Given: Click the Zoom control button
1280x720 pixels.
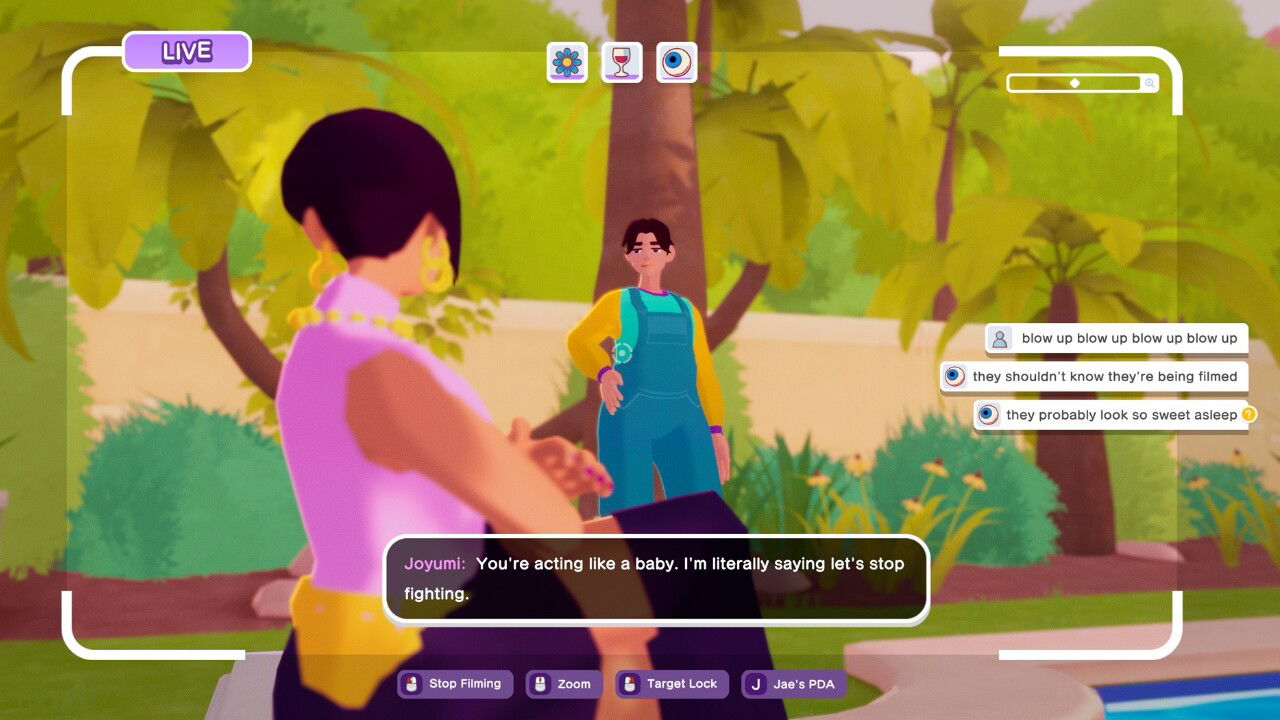Looking at the screenshot, I should 564,684.
